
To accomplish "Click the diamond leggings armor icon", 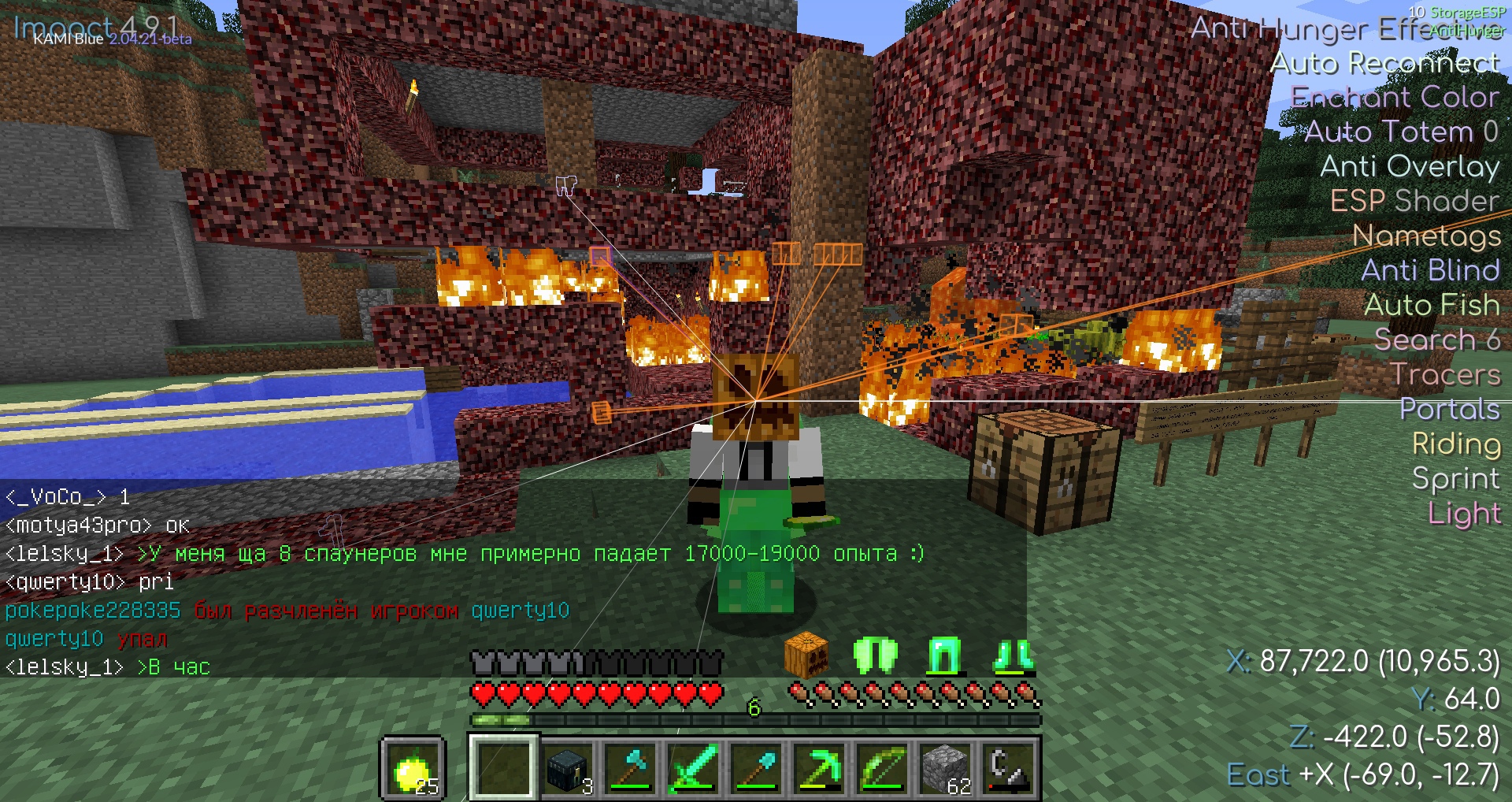I will 943,655.
